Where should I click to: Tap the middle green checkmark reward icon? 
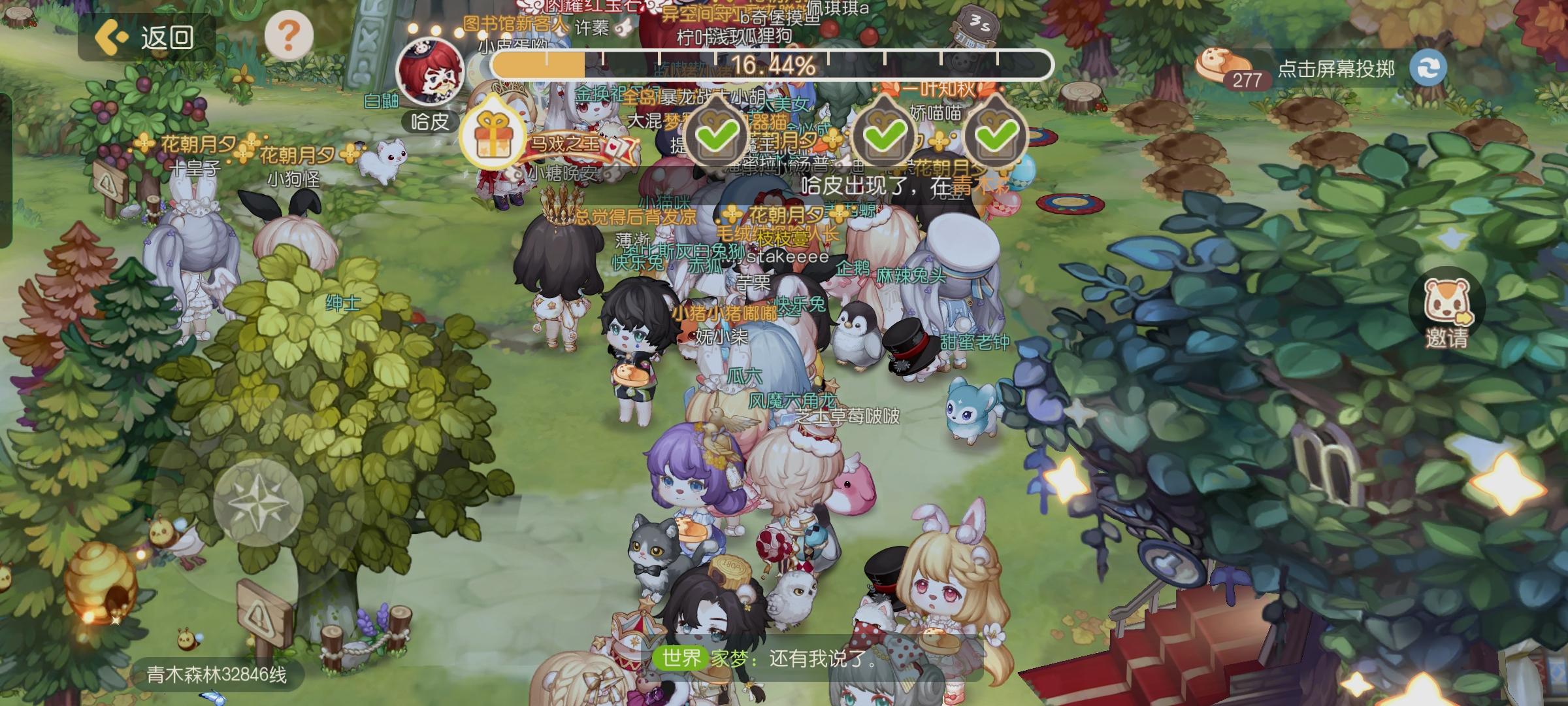tap(885, 135)
